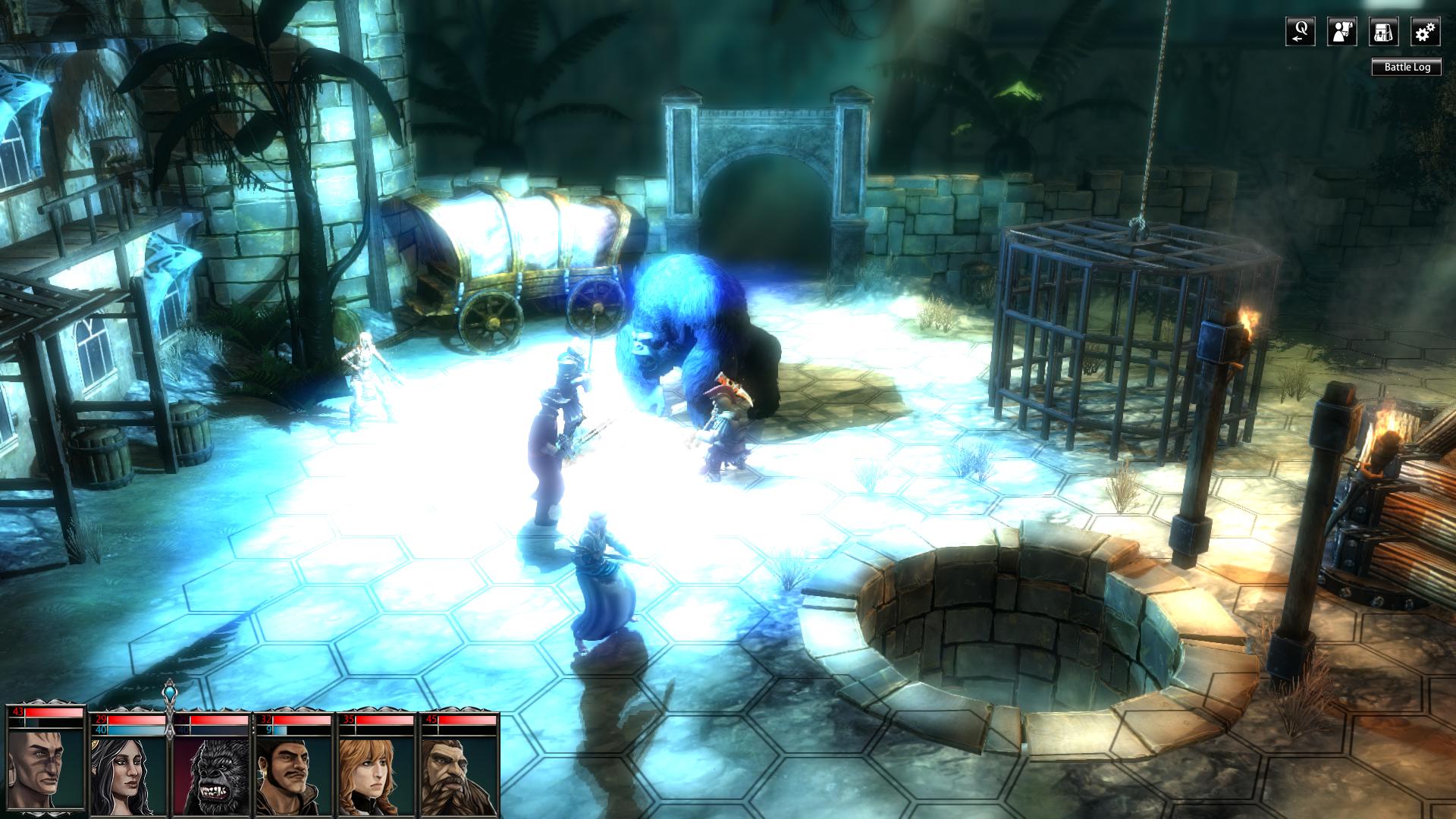This screenshot has width=1456, height=819.
Task: Open the settings gears icon
Action: point(1424,30)
